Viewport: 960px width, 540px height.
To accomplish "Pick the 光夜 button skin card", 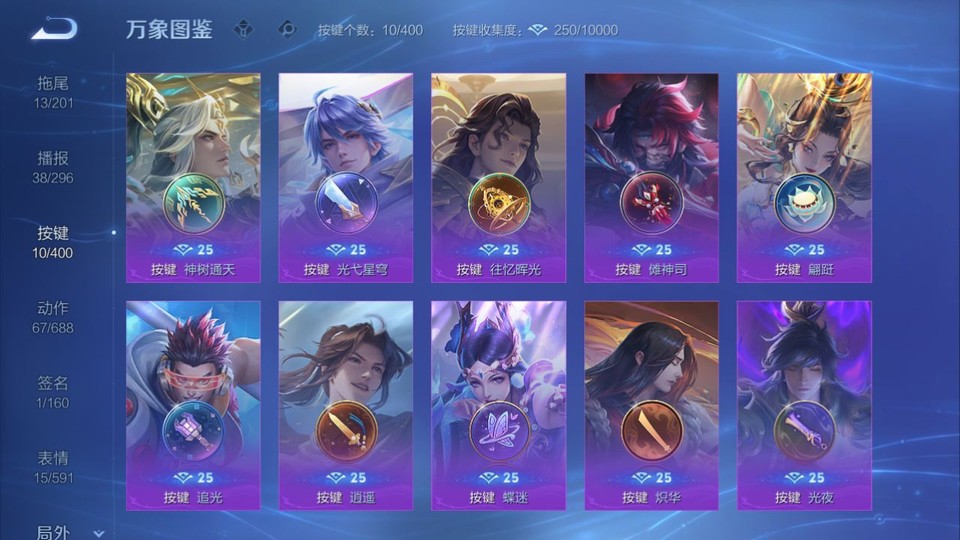I will pyautogui.click(x=804, y=405).
